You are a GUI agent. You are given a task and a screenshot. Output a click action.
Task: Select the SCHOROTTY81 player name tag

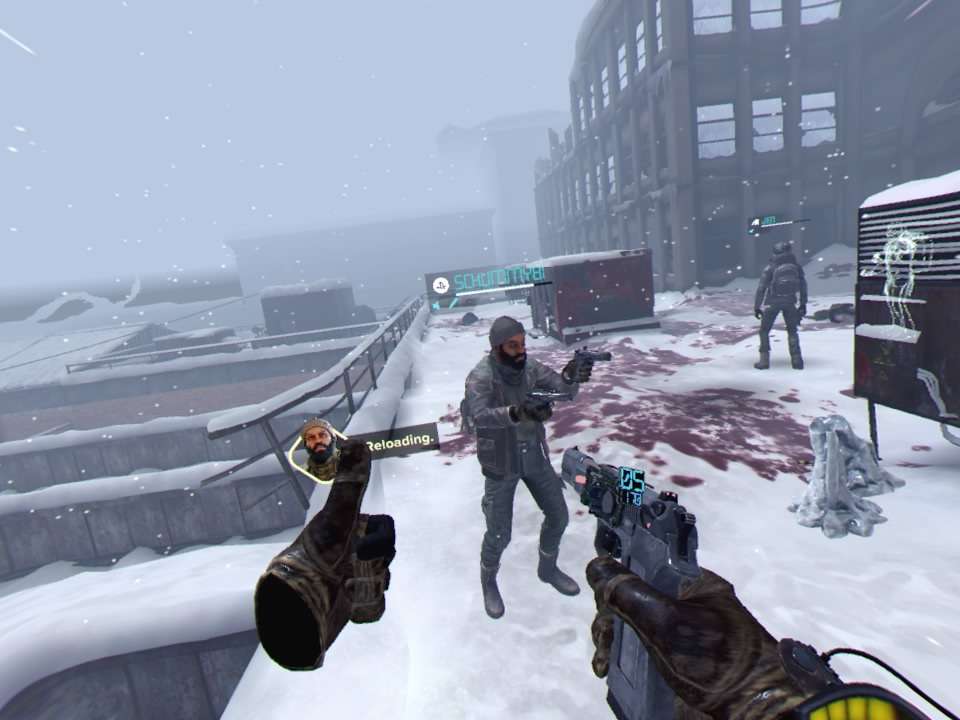point(498,276)
